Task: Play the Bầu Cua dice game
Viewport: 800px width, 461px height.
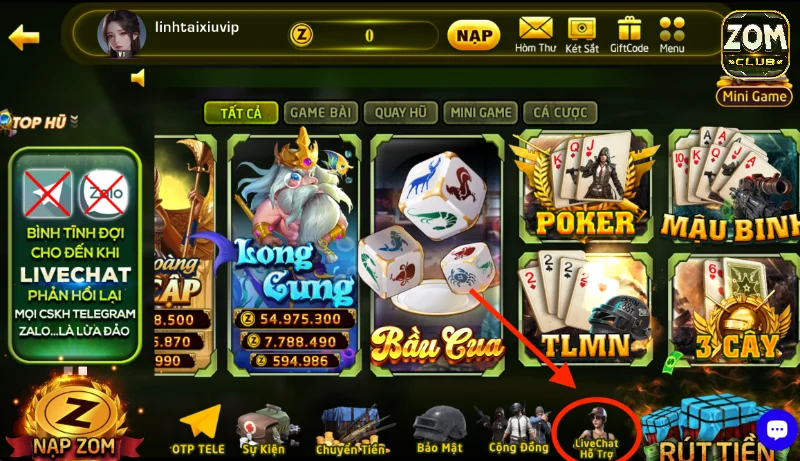Action: tap(435, 255)
